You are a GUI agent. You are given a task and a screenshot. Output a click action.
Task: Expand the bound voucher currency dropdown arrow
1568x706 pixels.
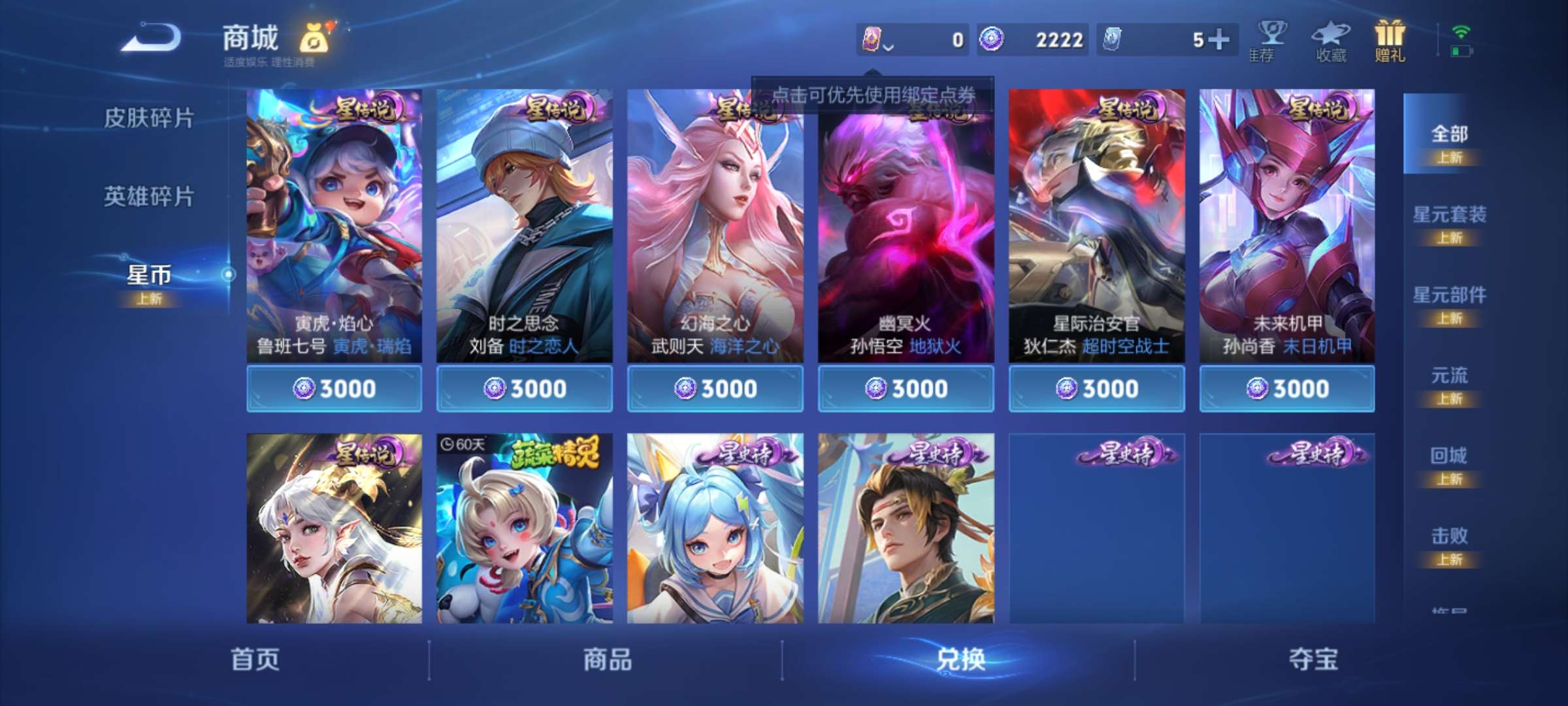click(890, 44)
